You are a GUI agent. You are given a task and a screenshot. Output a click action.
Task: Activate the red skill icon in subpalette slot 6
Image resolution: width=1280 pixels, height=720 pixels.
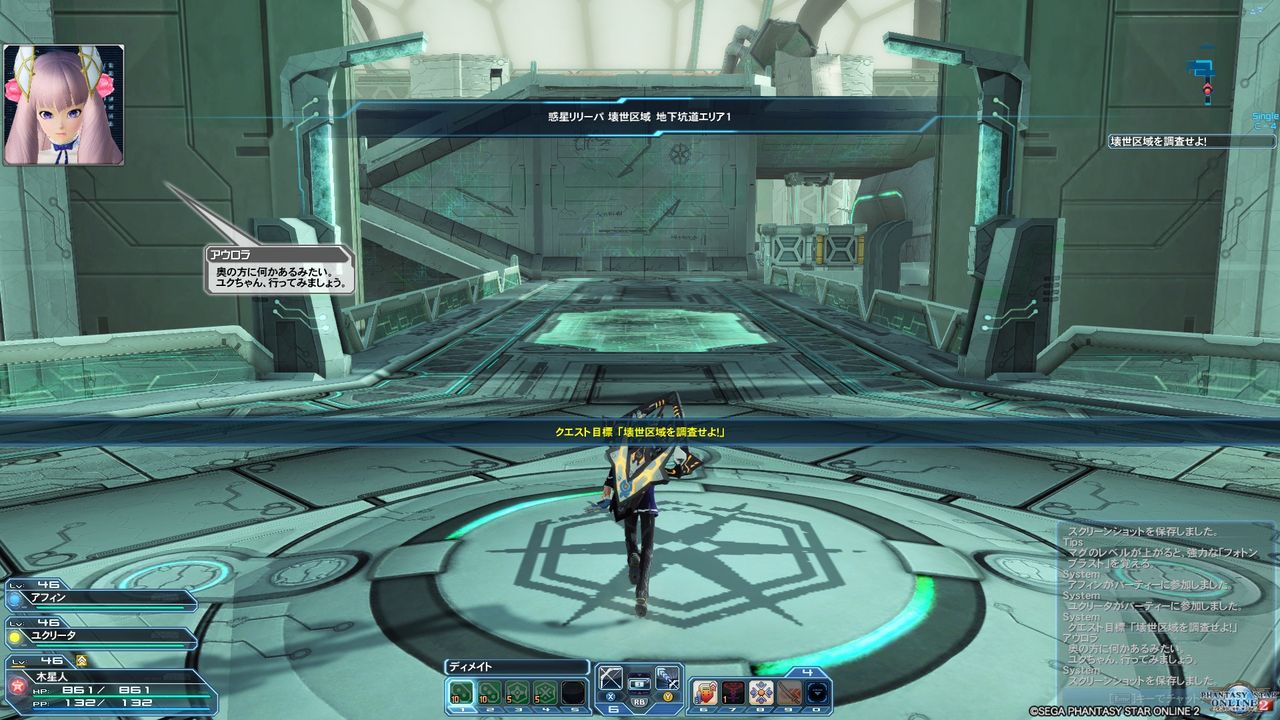coord(704,693)
